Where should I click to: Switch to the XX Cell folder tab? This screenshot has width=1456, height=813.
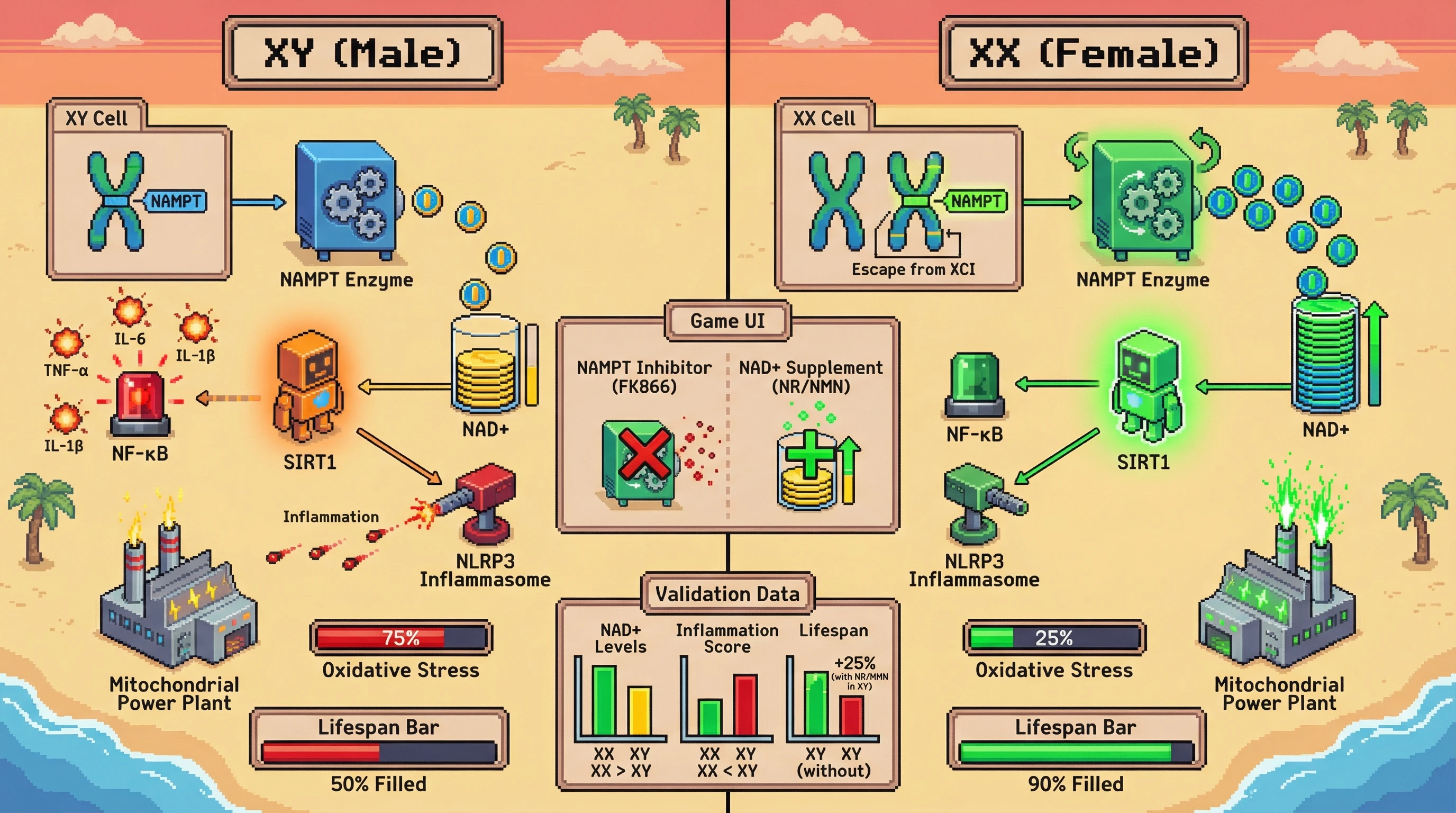pos(824,118)
